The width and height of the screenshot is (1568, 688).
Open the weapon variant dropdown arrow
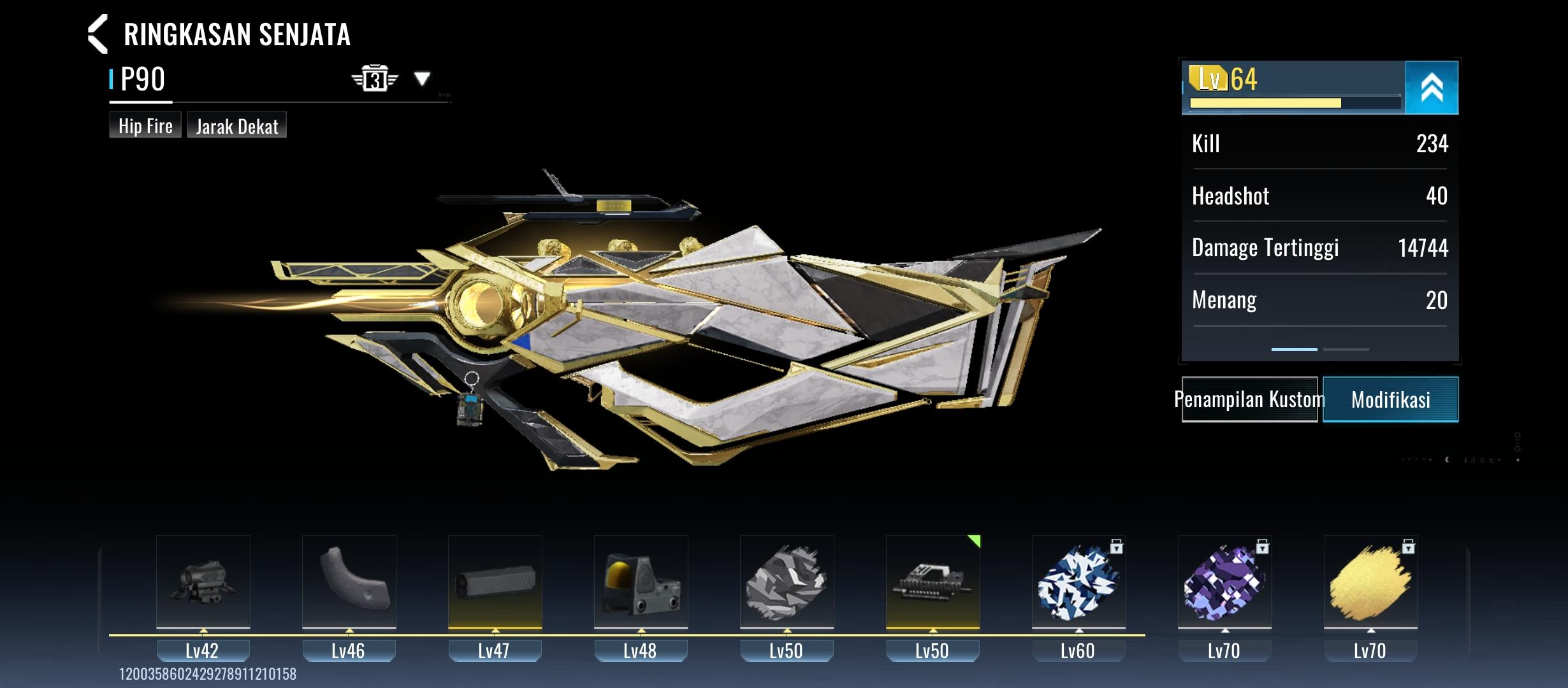(422, 80)
